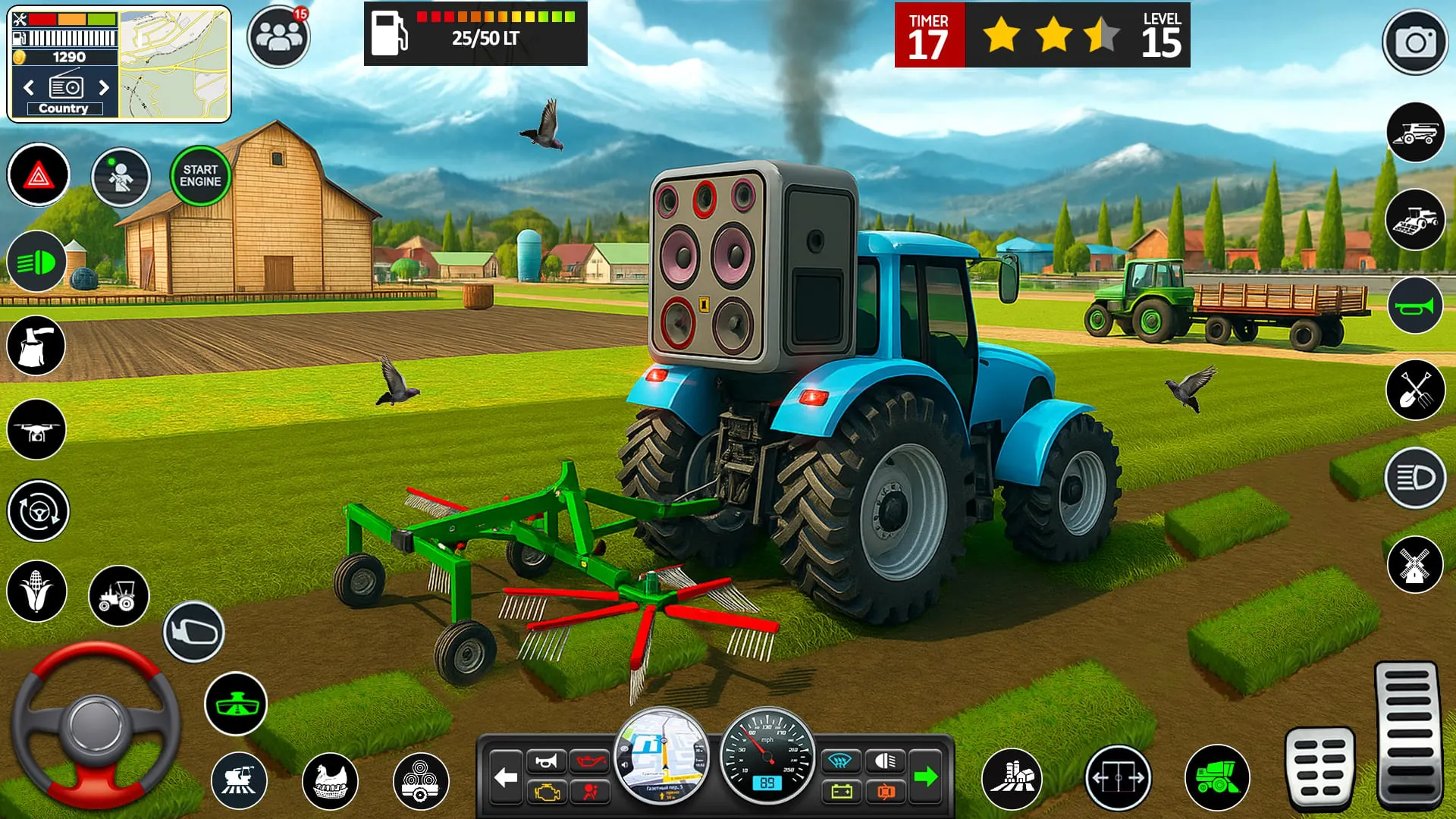Advance to the next radio station chevron
Screen dimensions: 1456x819
pos(104,88)
